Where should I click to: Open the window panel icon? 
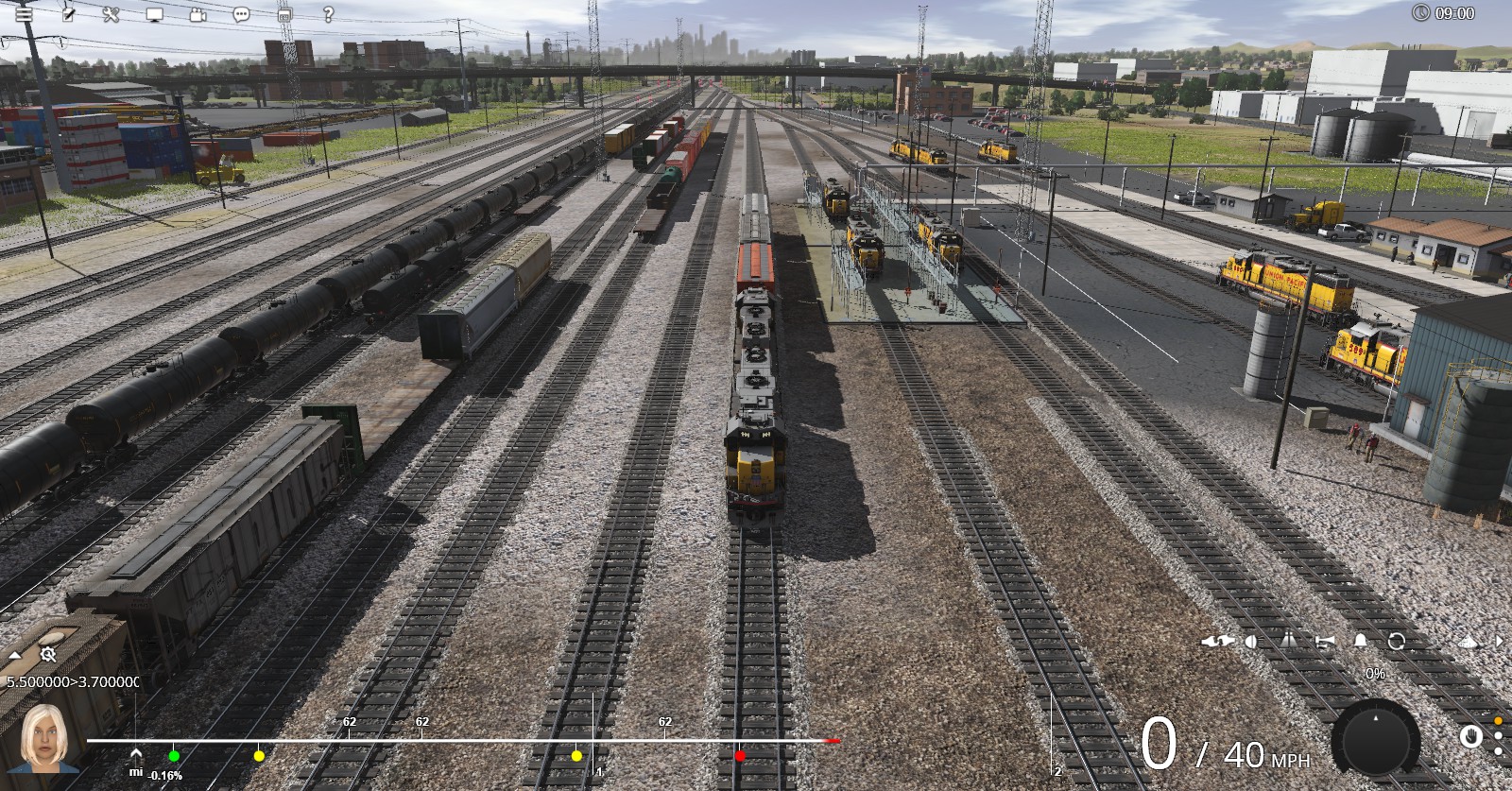[x=284, y=14]
